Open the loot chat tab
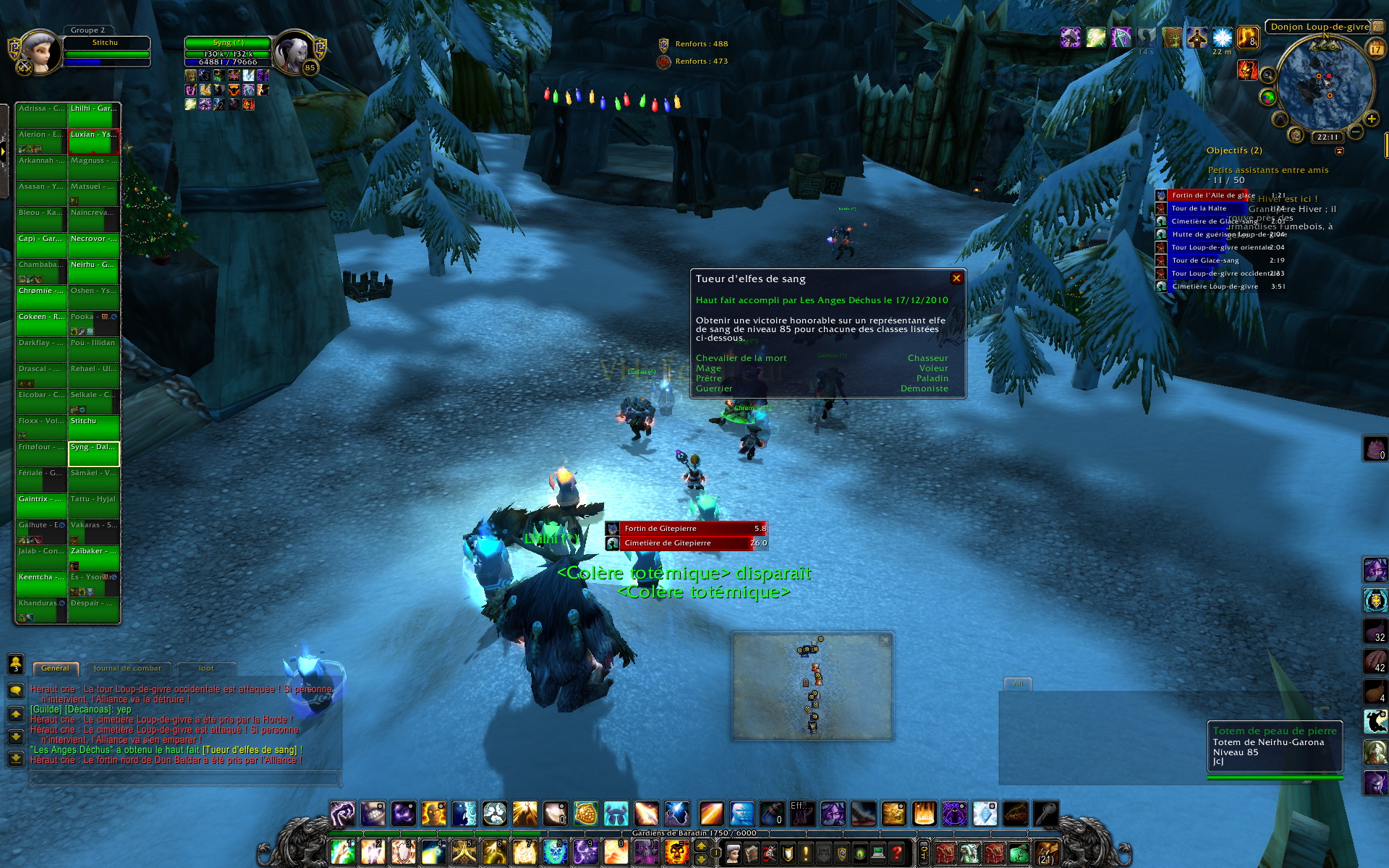Image resolution: width=1389 pixels, height=868 pixels. coord(206,668)
